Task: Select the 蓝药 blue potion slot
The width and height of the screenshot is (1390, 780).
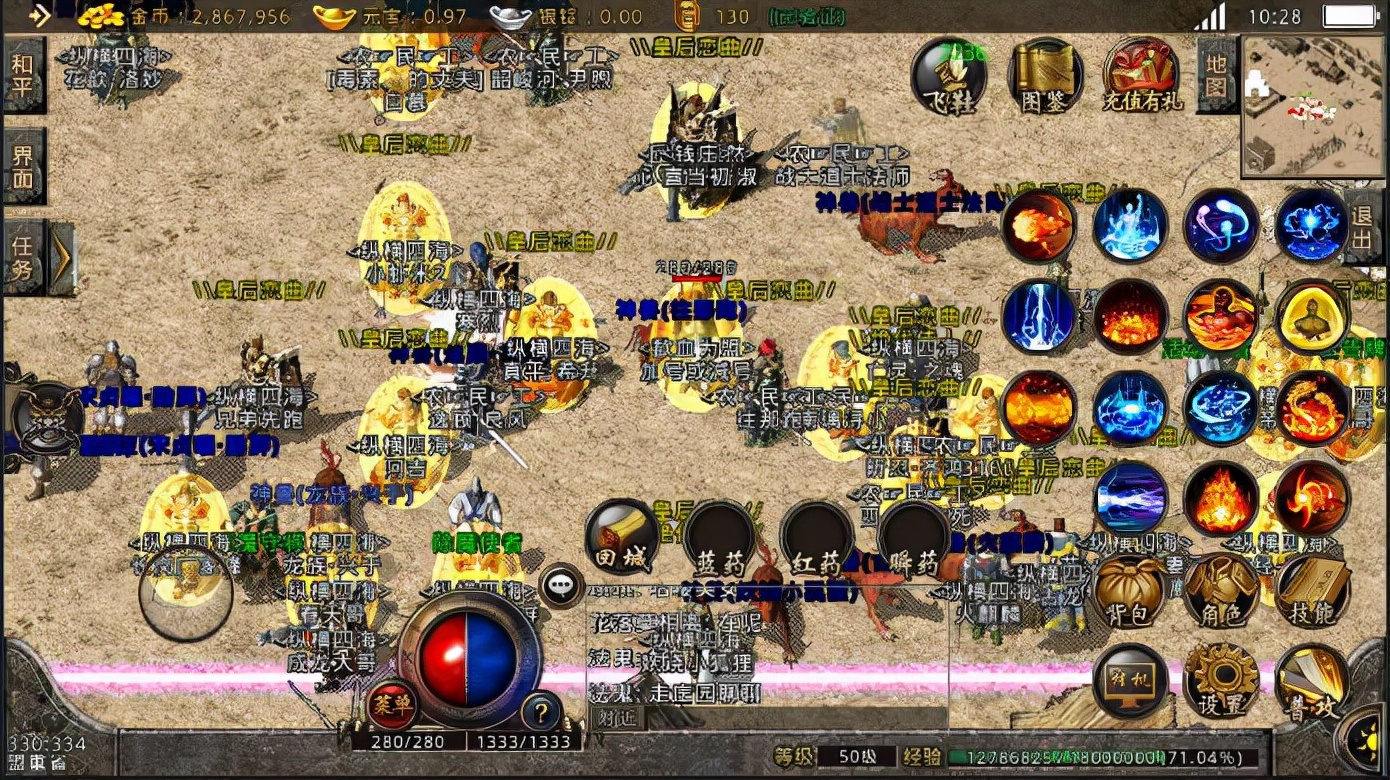Action: coord(719,536)
